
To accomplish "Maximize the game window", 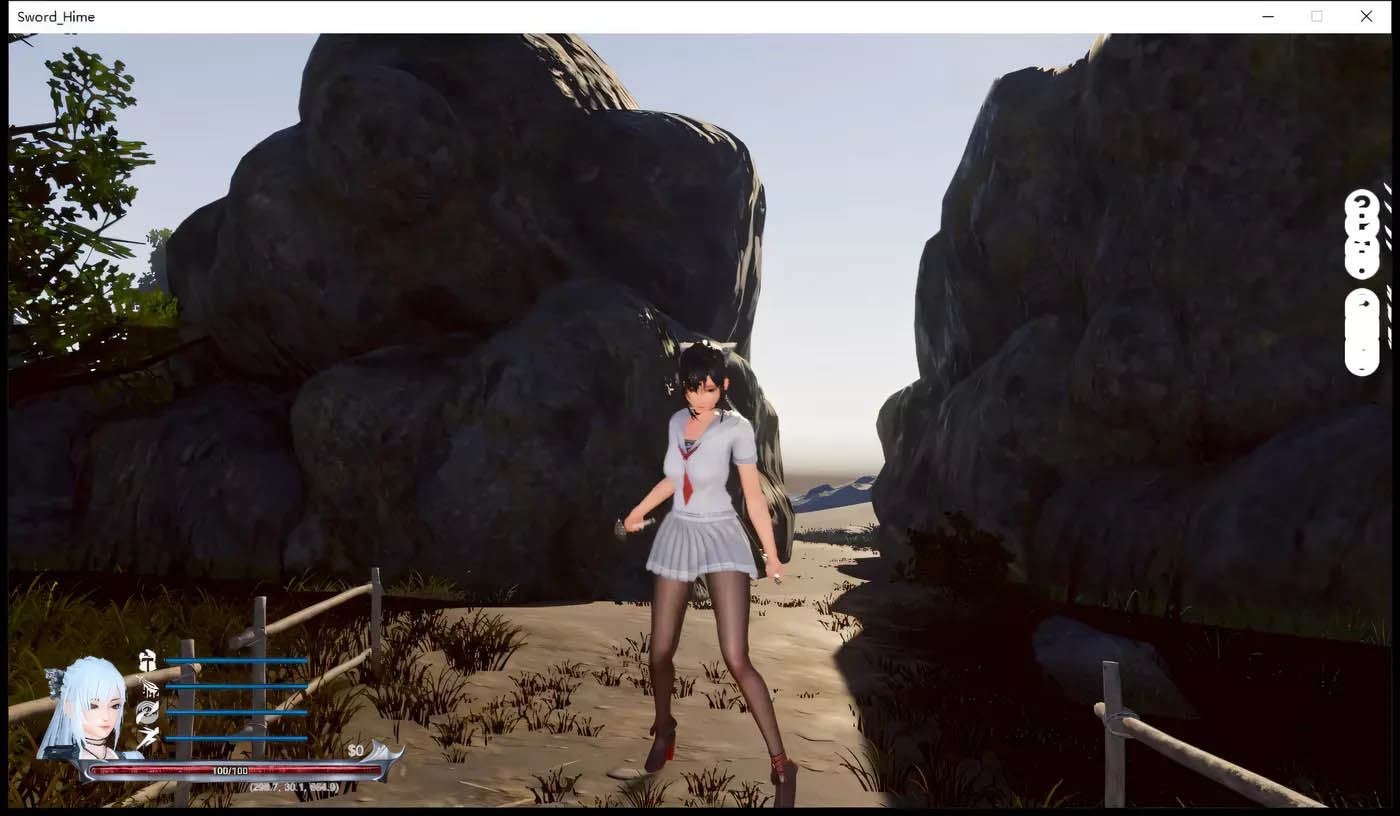I will [x=1315, y=16].
